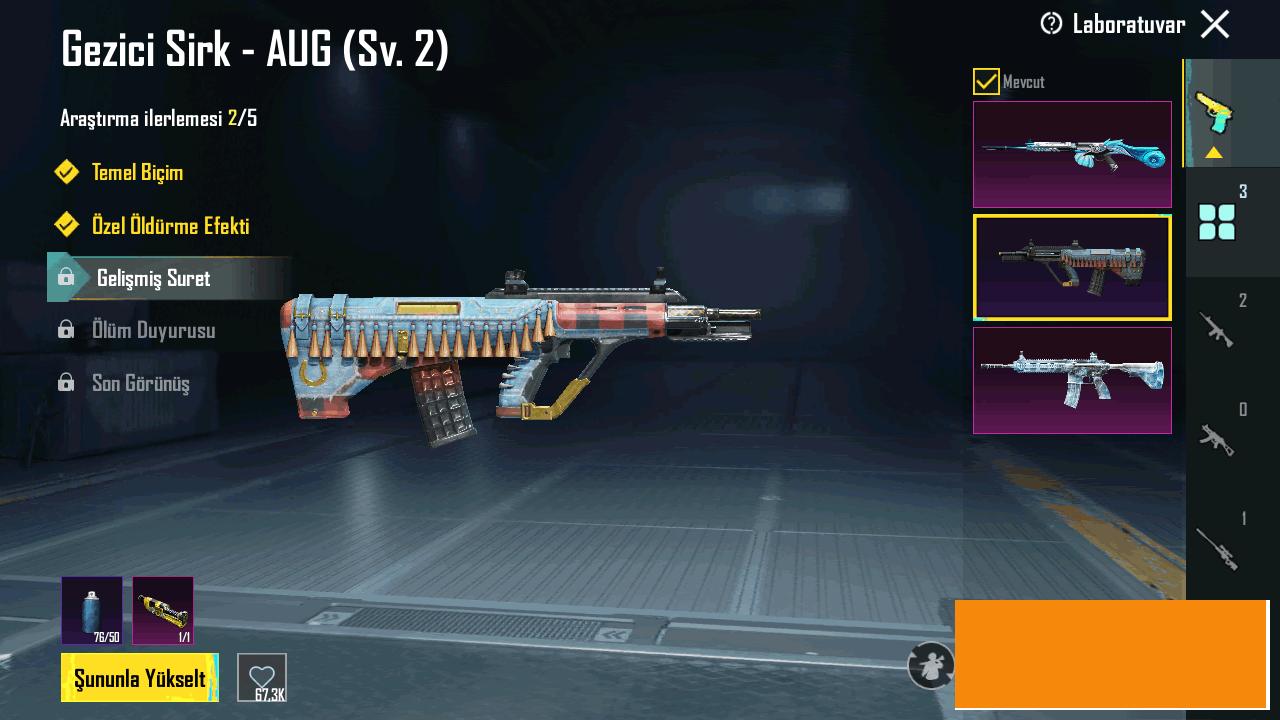
Task: Open the Laboratuvar help icon
Action: click(x=1051, y=24)
